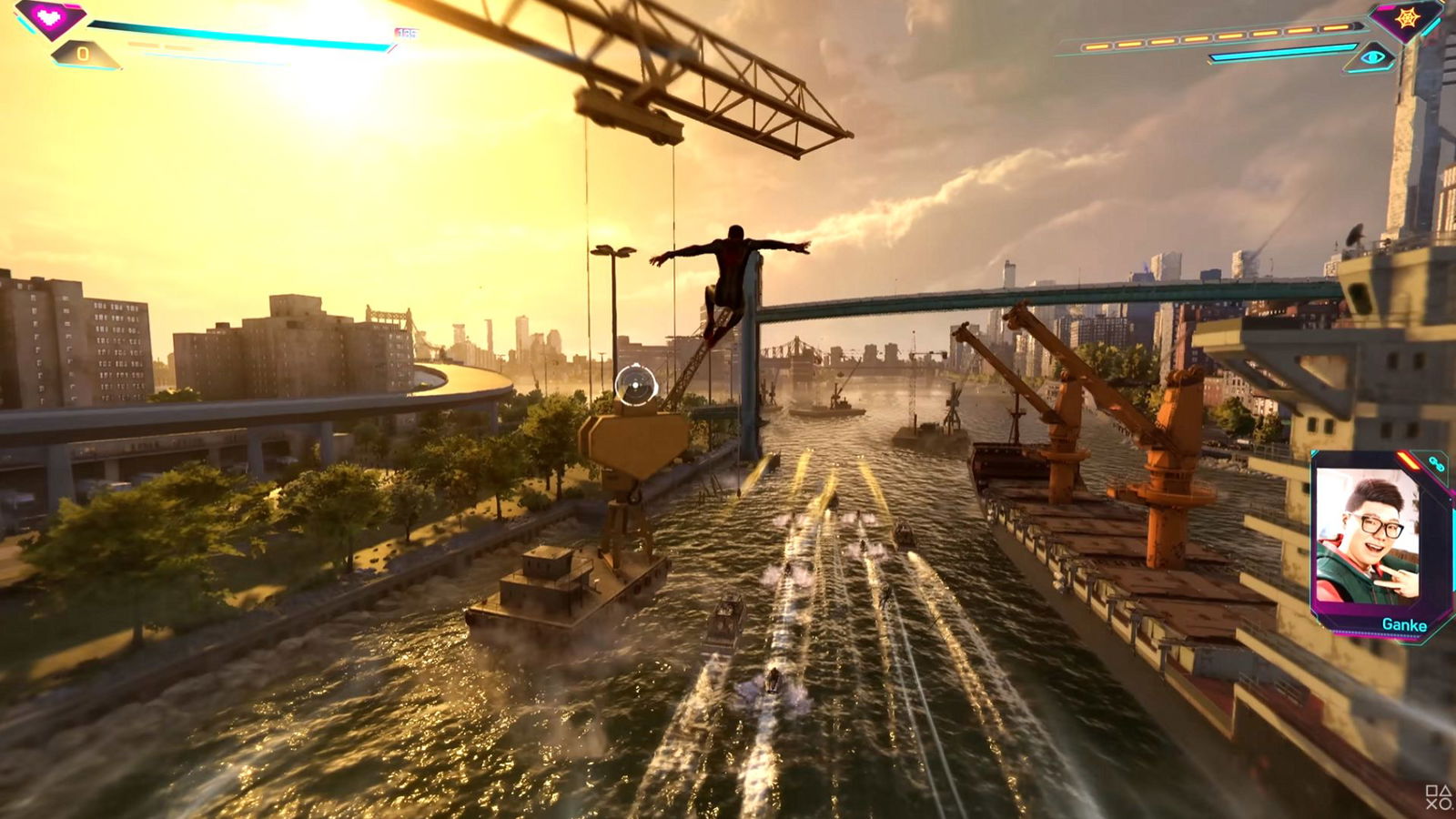This screenshot has height=819, width=1456.
Task: Toggle the camouflage eye indicator
Action: (1372, 57)
